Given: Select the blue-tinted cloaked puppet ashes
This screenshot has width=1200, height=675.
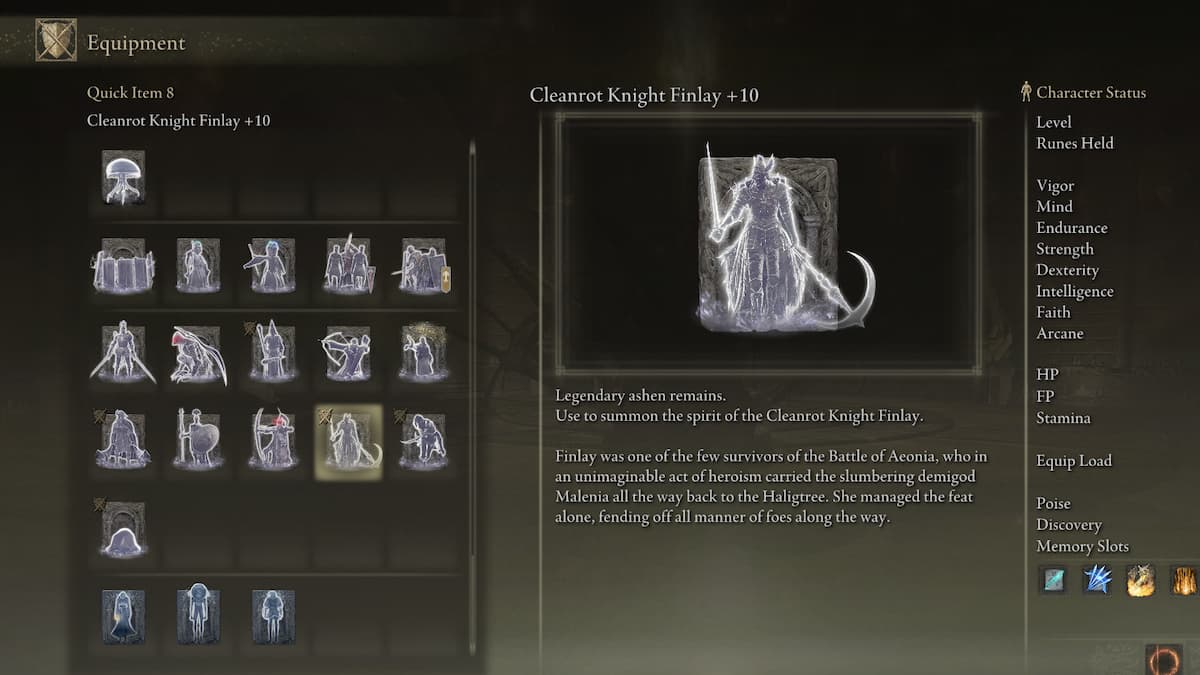Looking at the screenshot, I should [124, 616].
